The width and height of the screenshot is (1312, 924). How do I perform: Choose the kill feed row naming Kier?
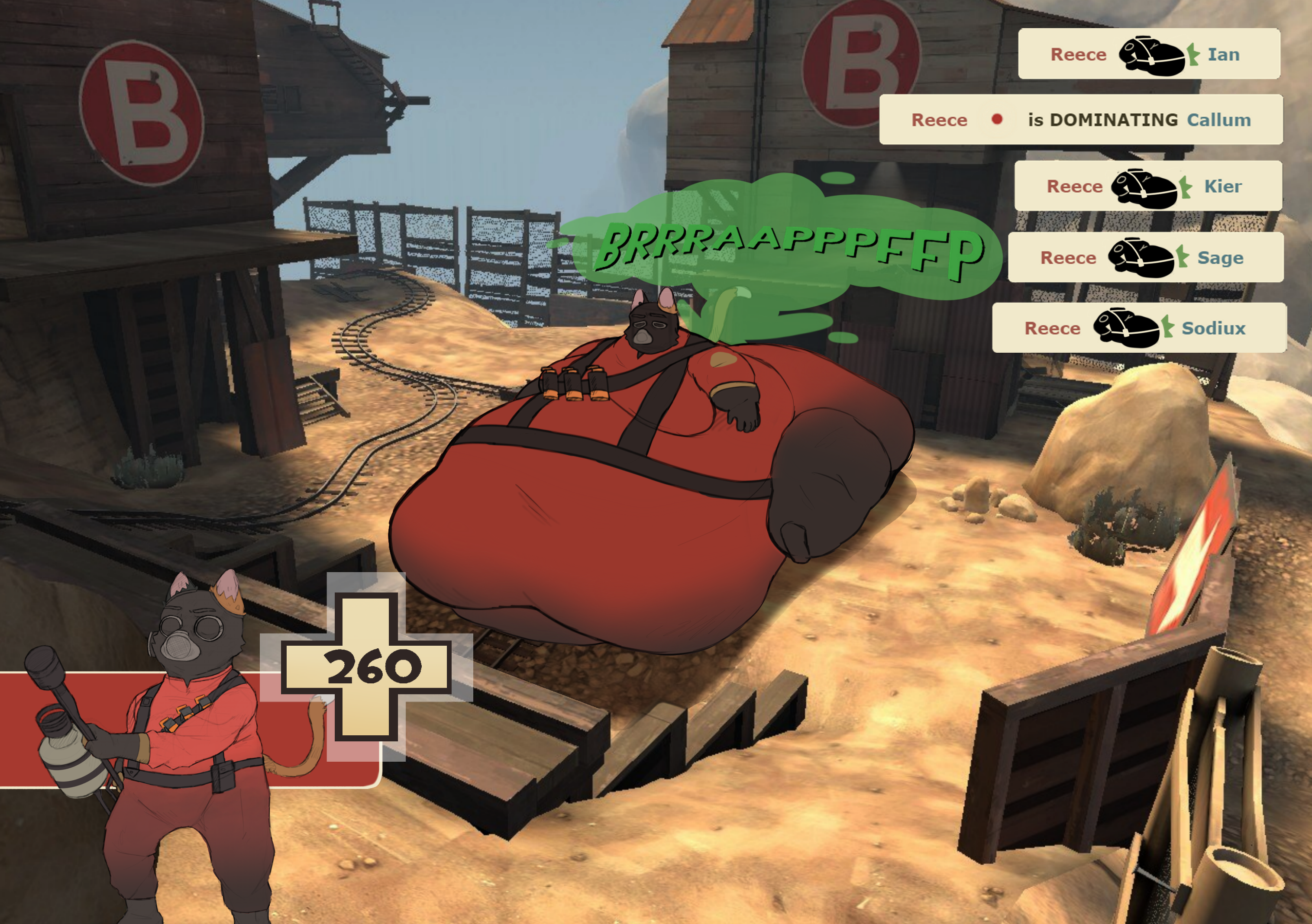click(1147, 186)
